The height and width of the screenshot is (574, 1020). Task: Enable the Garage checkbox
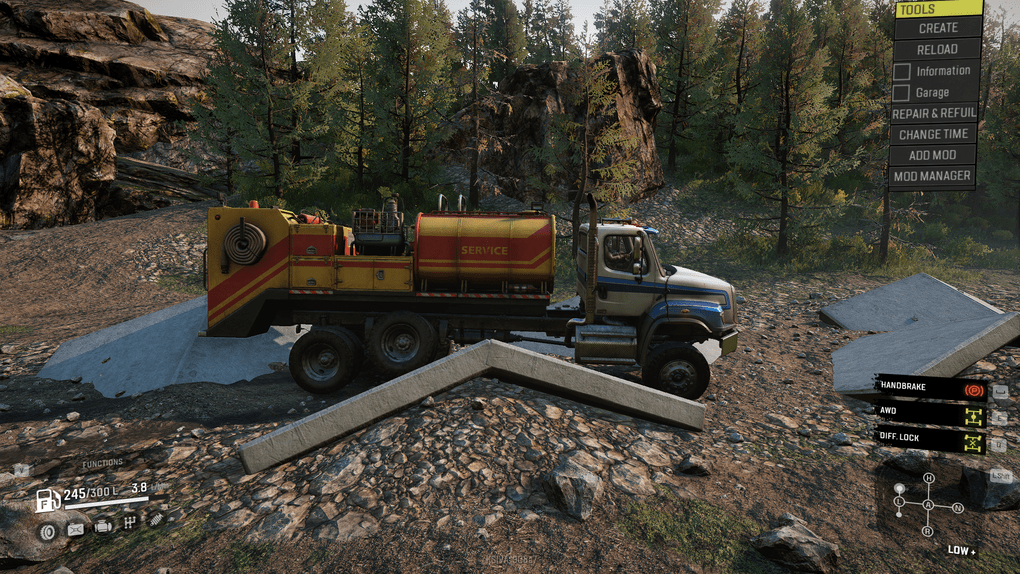901,92
